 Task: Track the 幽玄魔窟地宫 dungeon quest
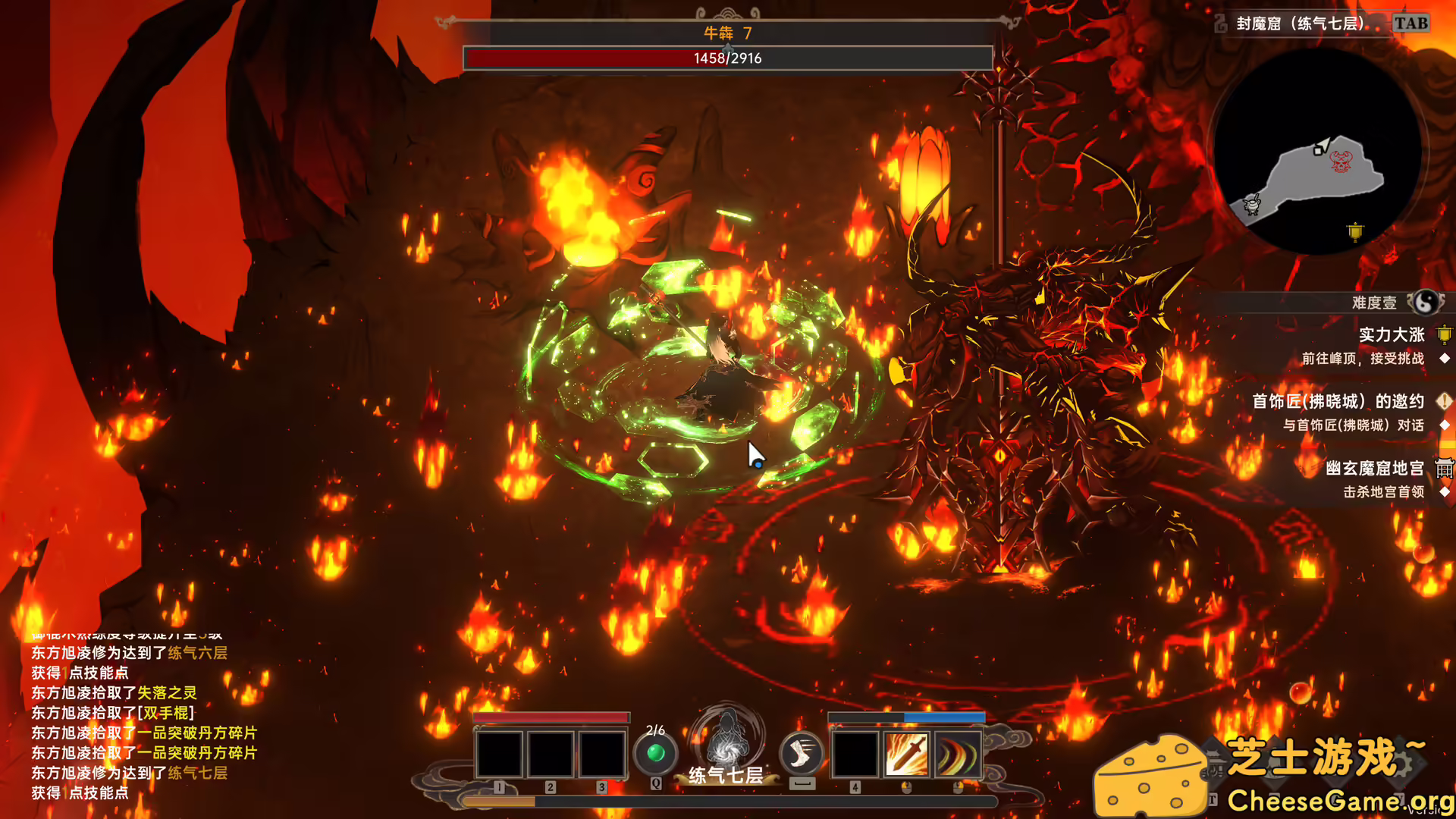click(1374, 469)
